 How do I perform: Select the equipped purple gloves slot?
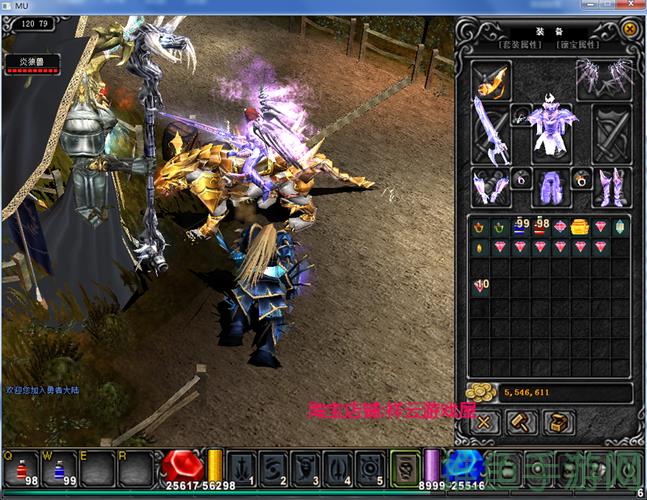[x=490, y=186]
